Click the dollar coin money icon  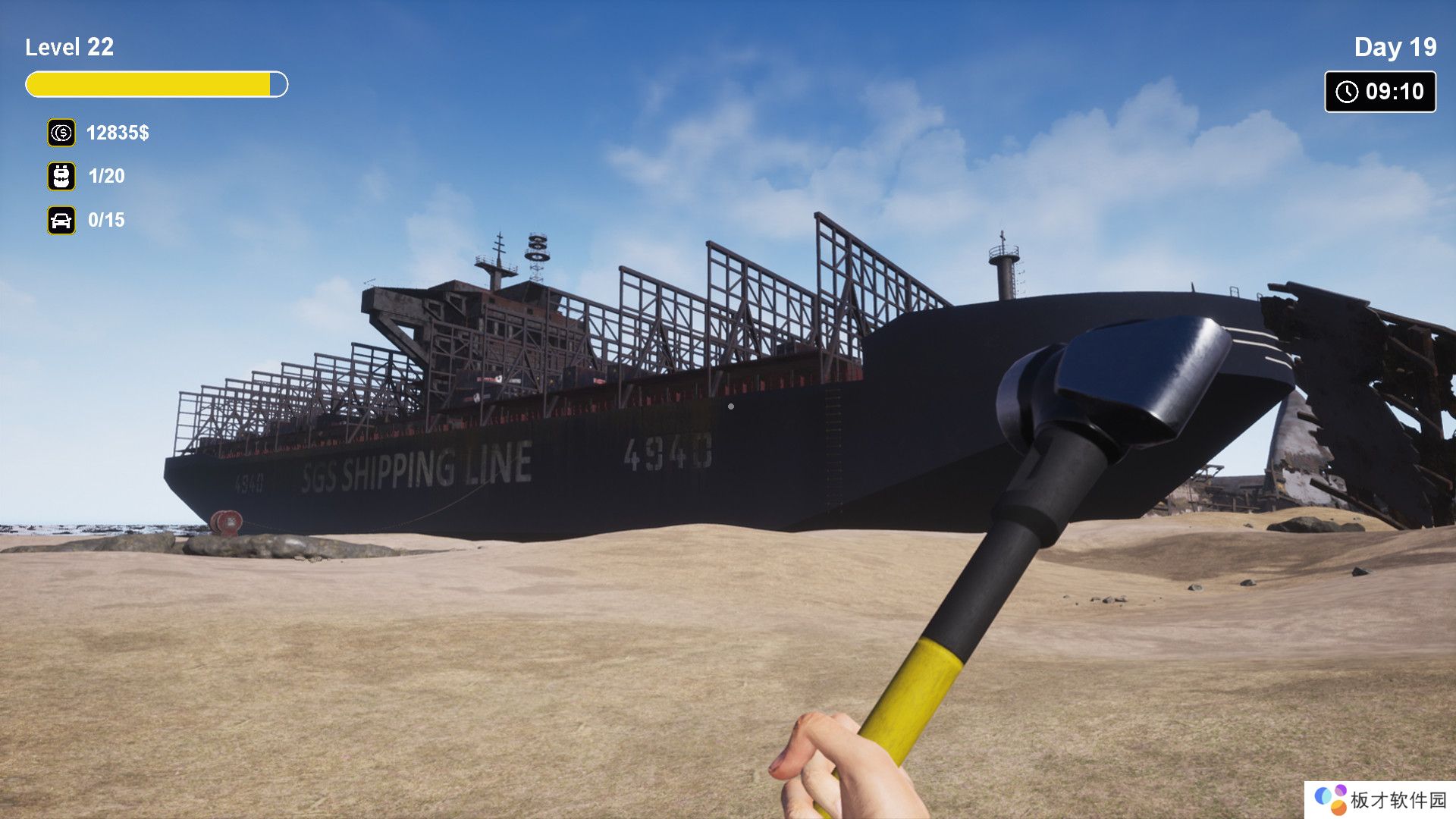[61, 133]
